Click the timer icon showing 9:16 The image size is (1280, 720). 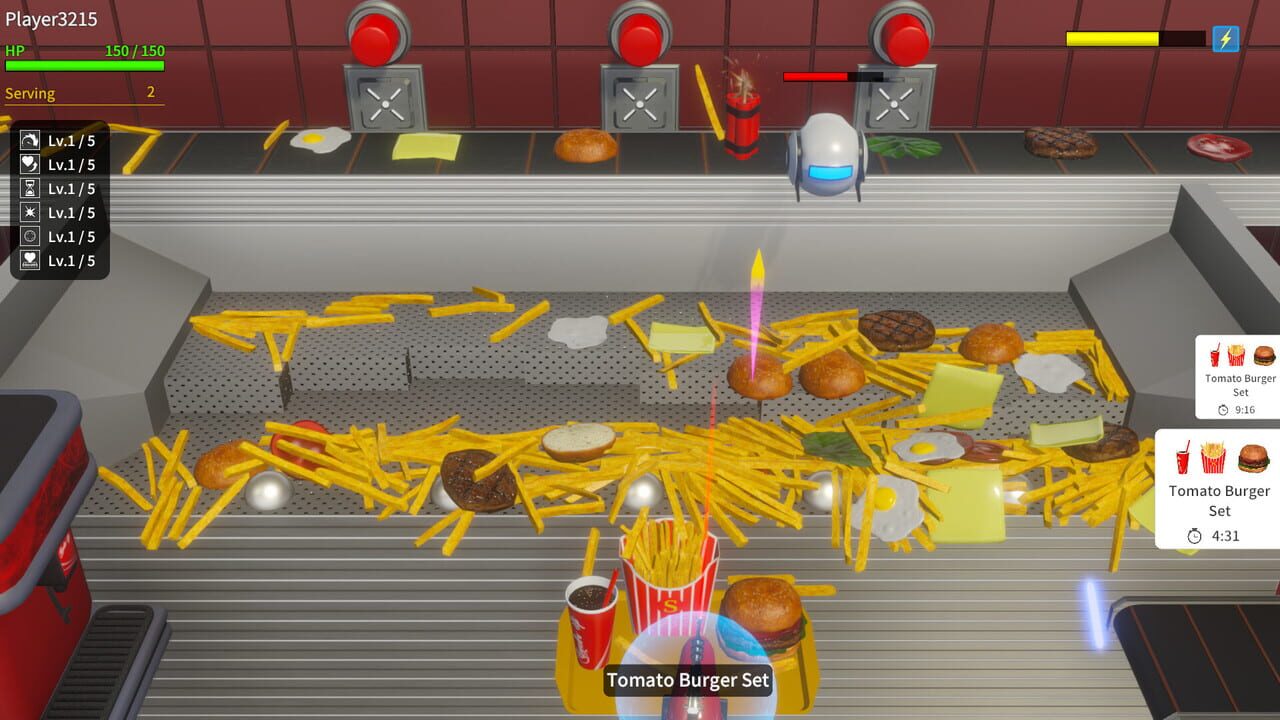[x=1223, y=408]
